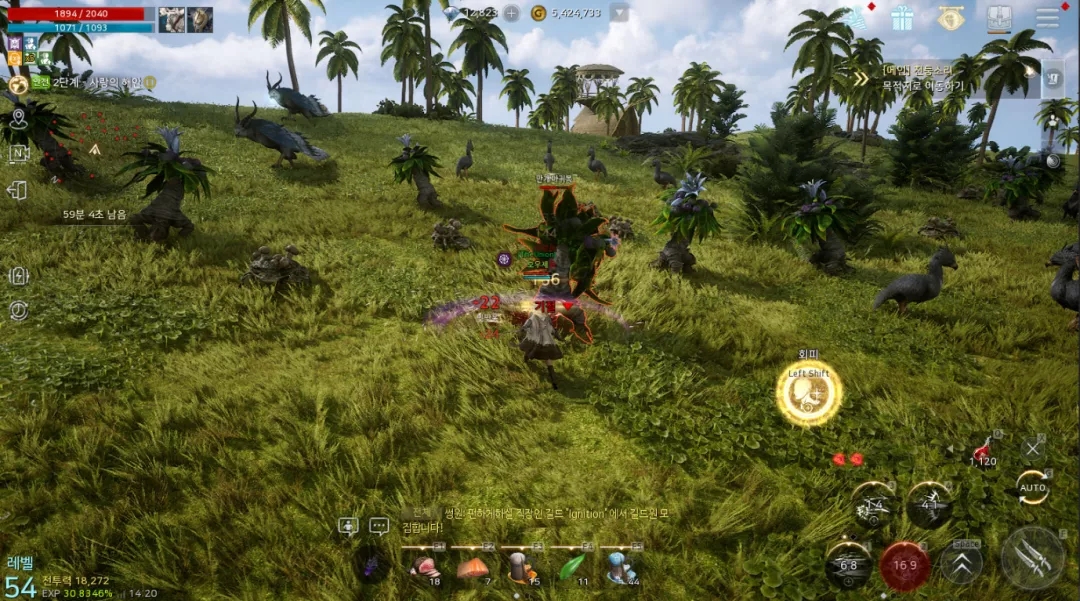Add diamonds with the plus button
Screen dimensions: 1080x601
[511, 13]
